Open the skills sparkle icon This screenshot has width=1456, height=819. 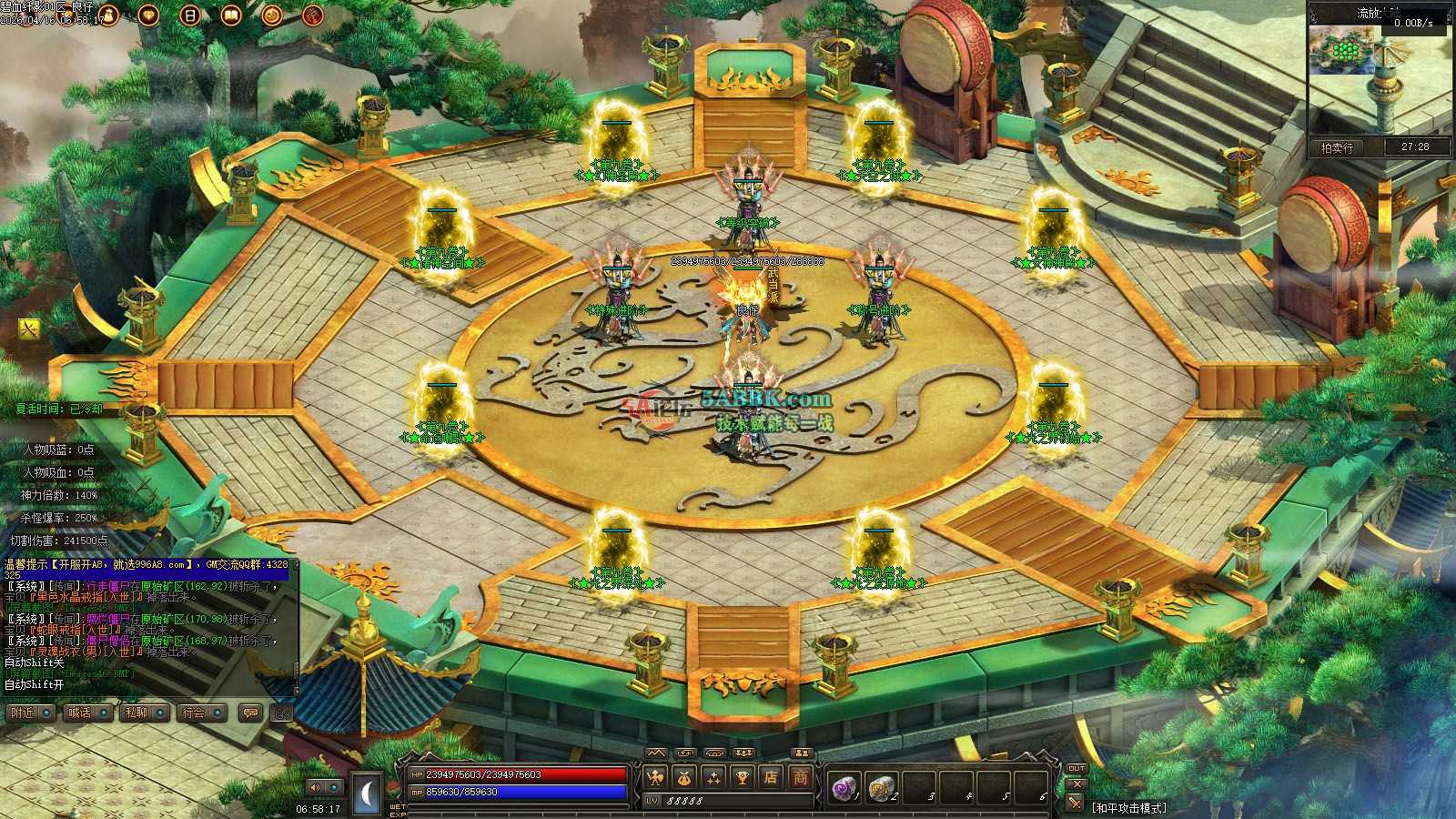(x=713, y=777)
